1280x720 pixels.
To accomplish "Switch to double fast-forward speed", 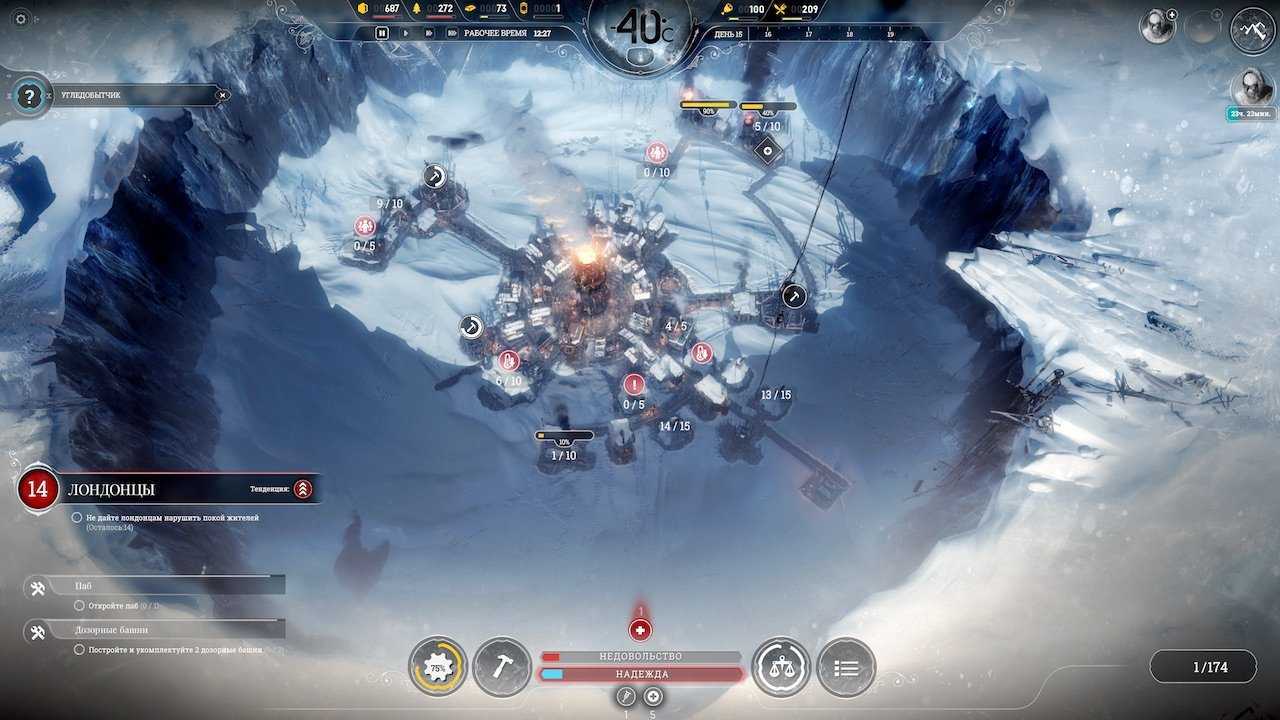I will click(x=428, y=33).
